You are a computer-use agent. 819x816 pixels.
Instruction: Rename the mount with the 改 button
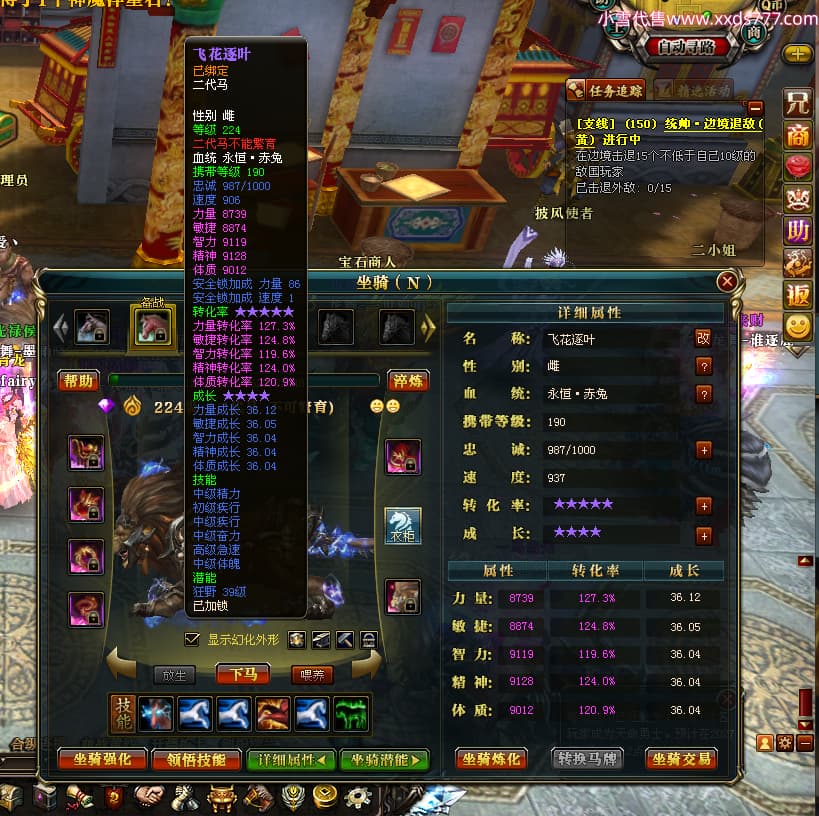click(703, 338)
